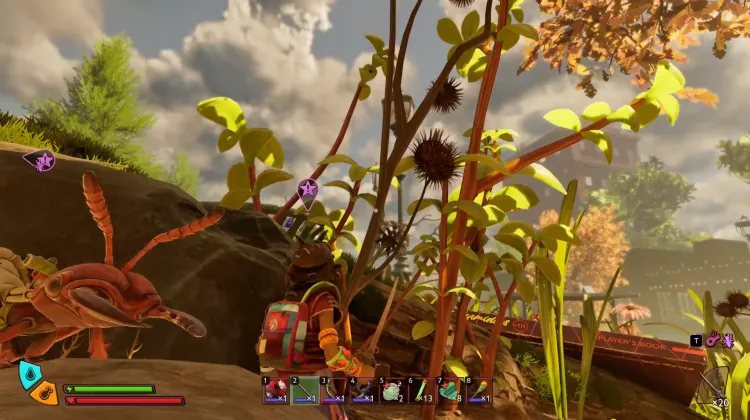Image resolution: width=750 pixels, height=420 pixels.
Task: Click the purple star waypoint marker among leaves
Action: tap(308, 189)
